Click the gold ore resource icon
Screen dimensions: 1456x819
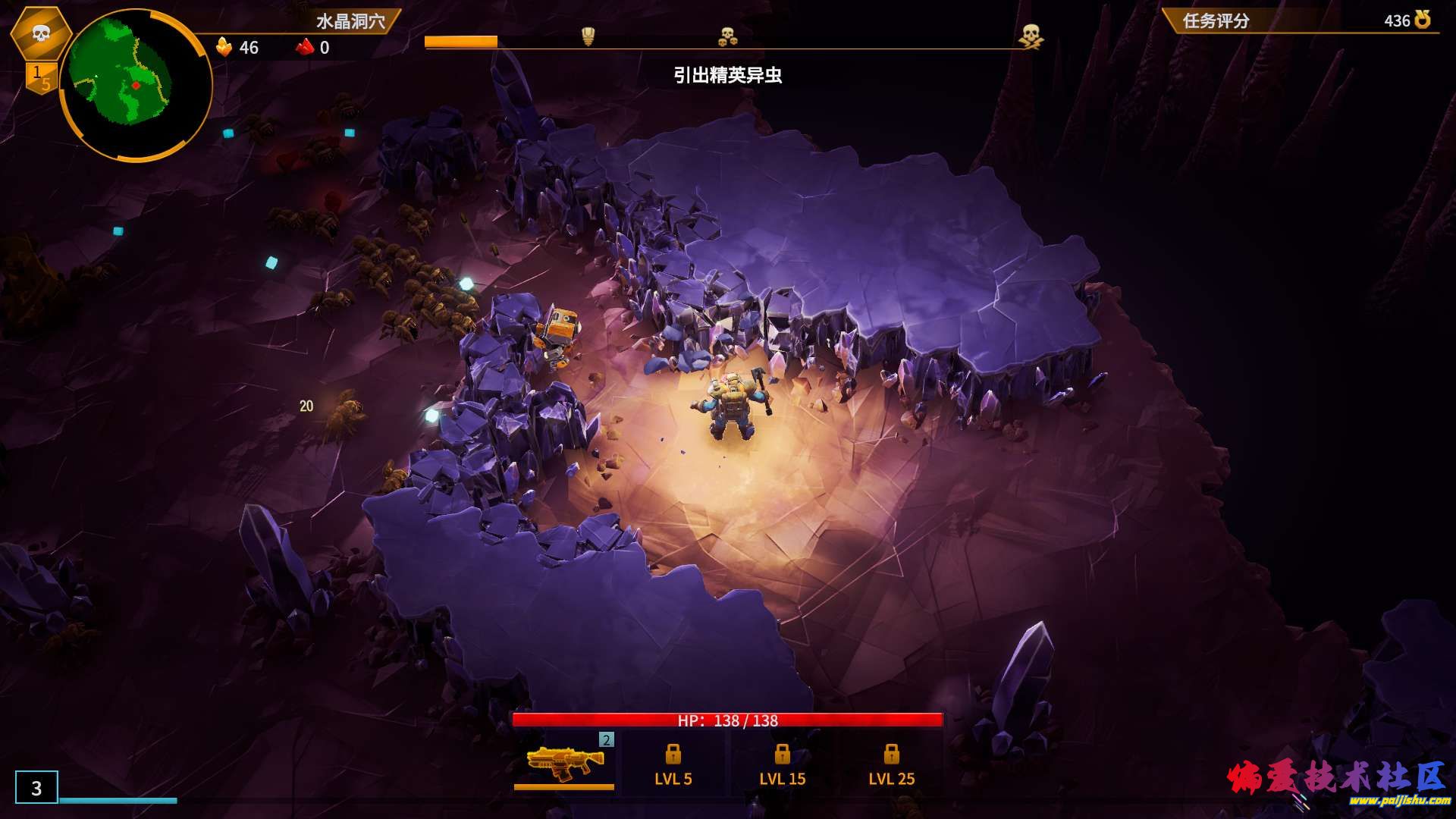[x=224, y=47]
